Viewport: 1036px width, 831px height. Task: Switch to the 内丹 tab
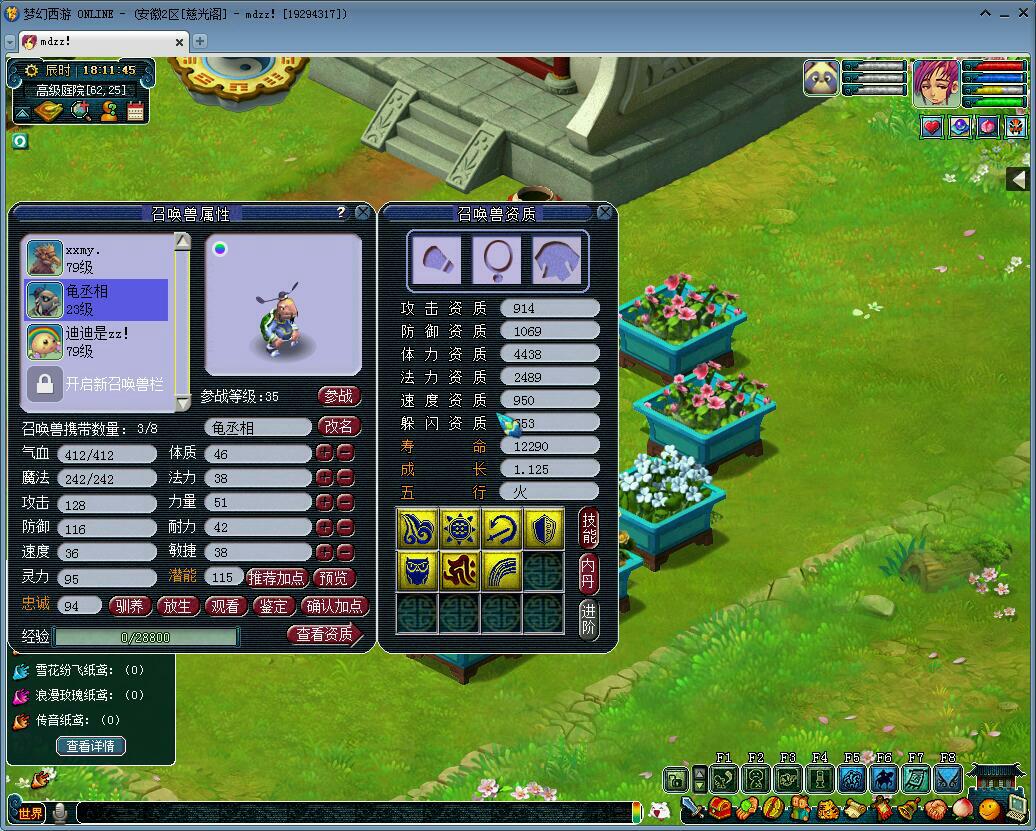[589, 571]
